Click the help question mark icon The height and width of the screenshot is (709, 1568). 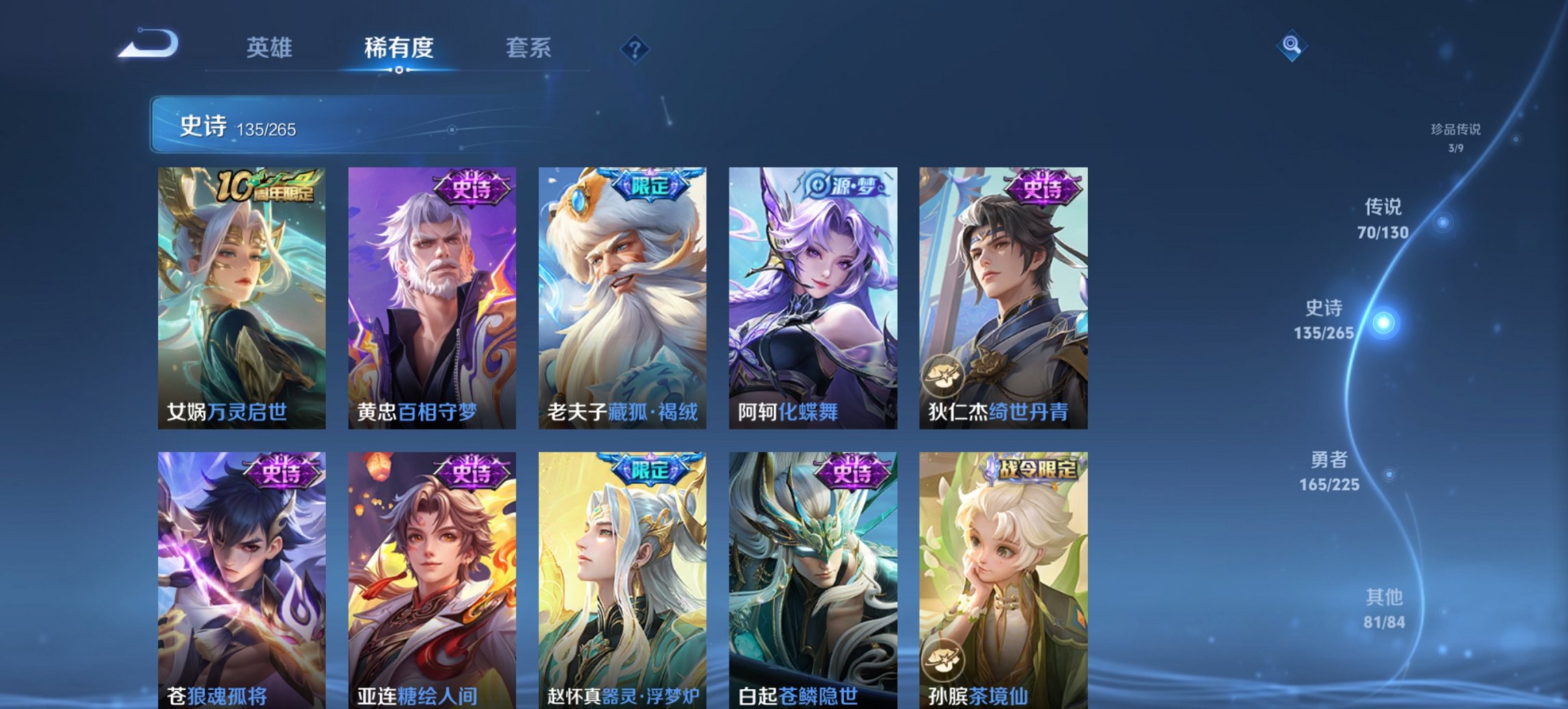click(635, 48)
